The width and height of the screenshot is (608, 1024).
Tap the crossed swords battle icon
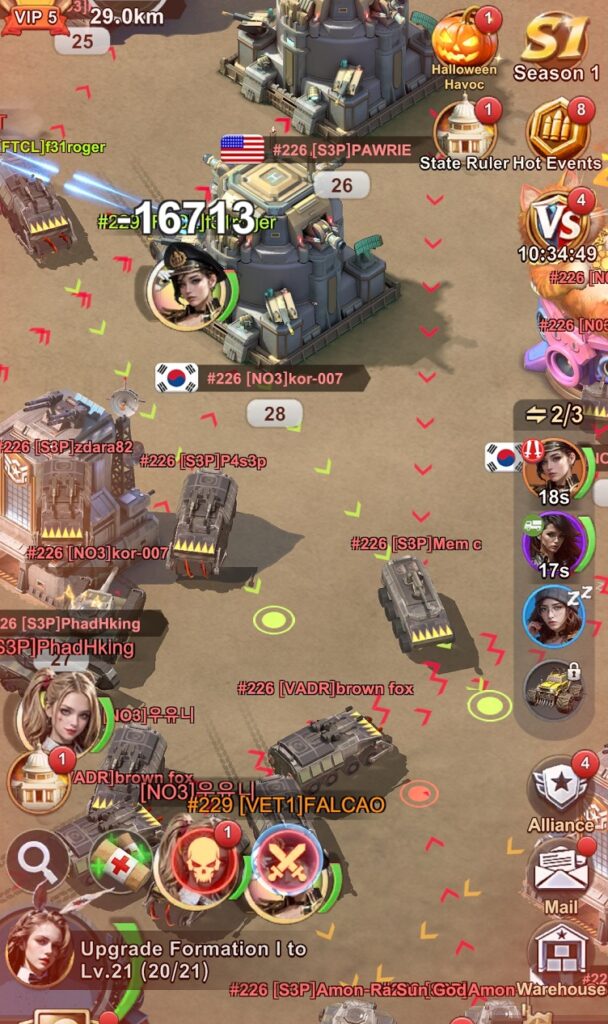click(x=287, y=862)
